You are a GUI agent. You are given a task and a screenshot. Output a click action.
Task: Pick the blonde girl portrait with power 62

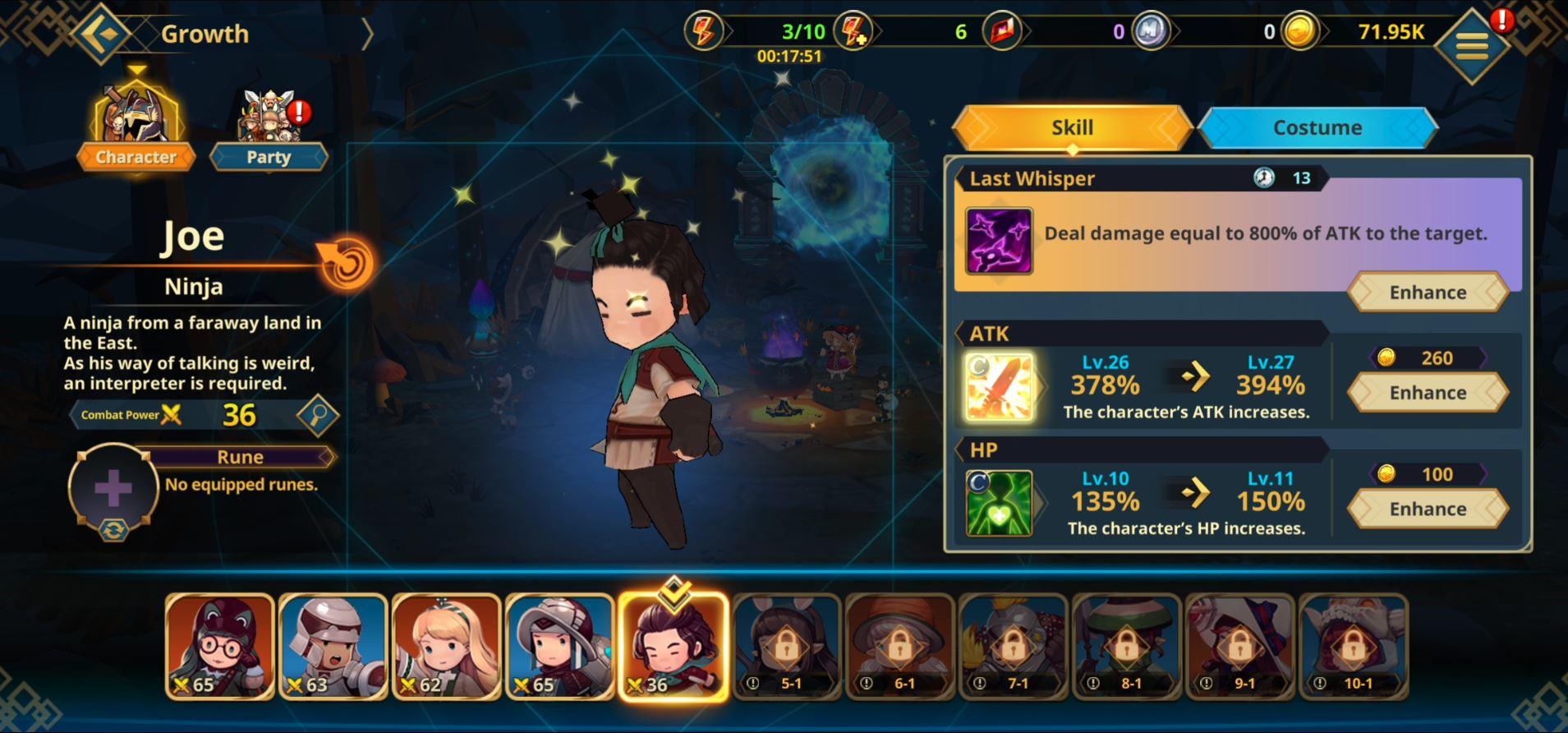446,646
